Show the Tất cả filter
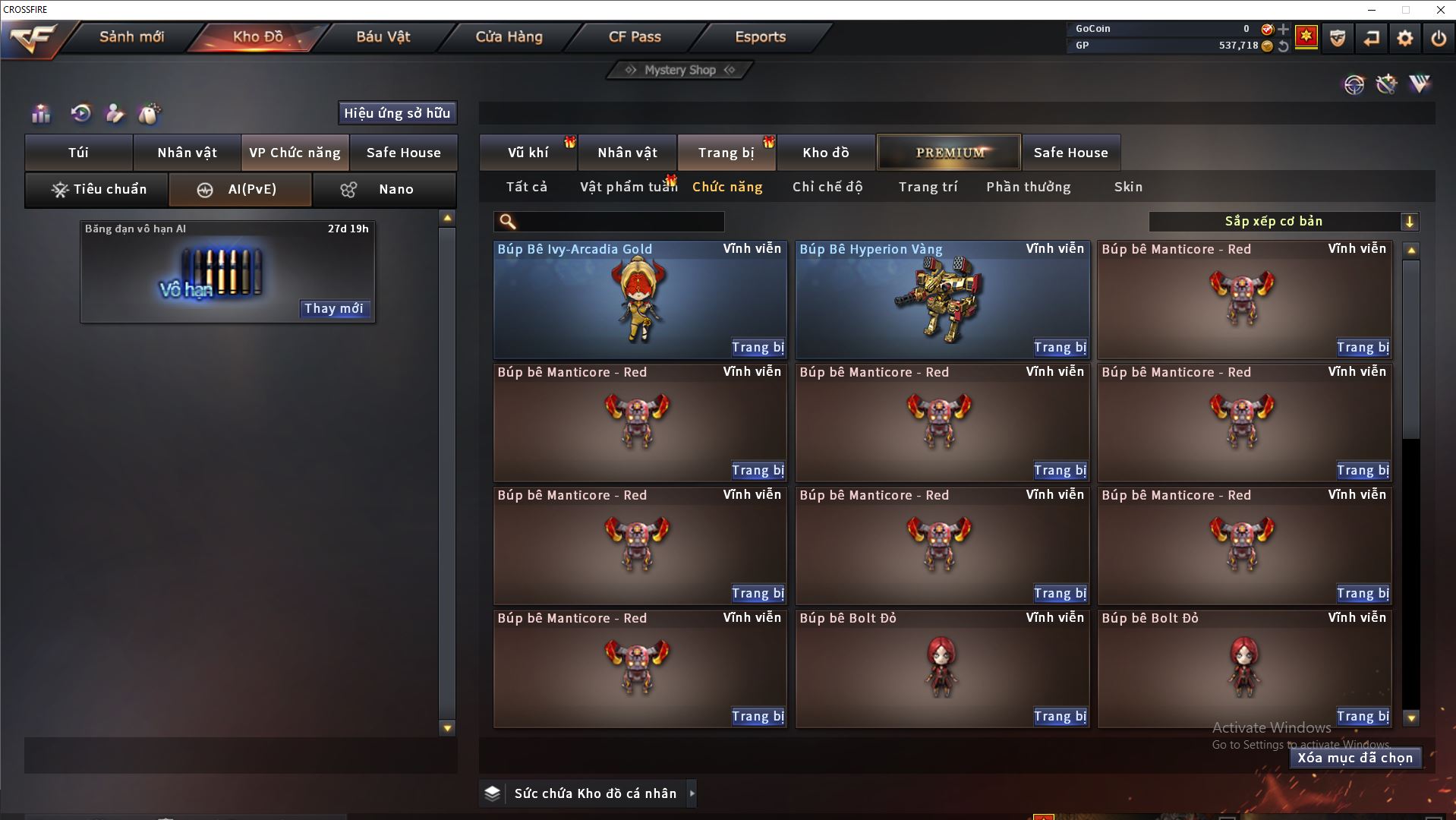This screenshot has height=820, width=1456. click(527, 187)
